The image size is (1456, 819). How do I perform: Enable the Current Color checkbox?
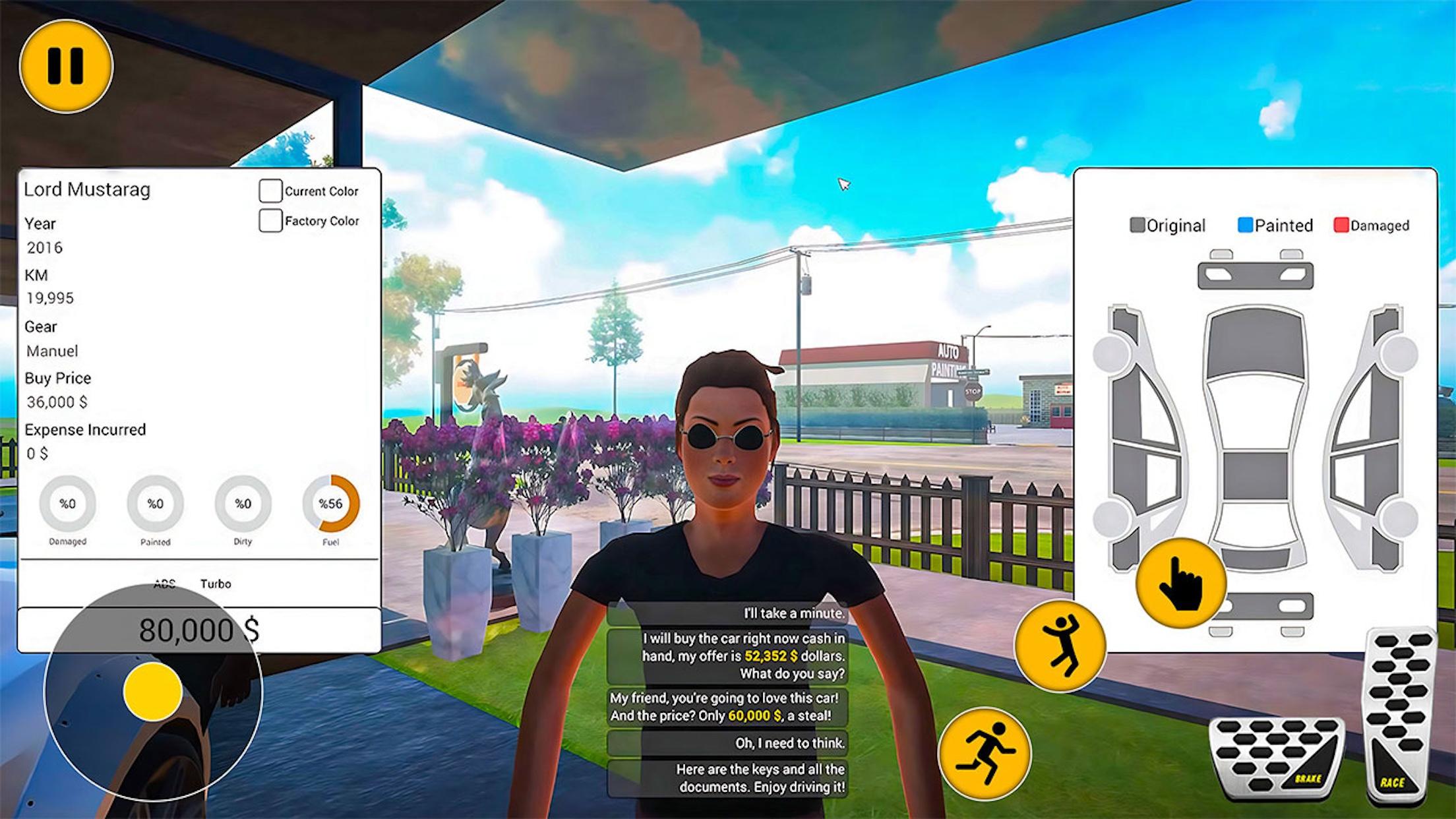coord(270,191)
